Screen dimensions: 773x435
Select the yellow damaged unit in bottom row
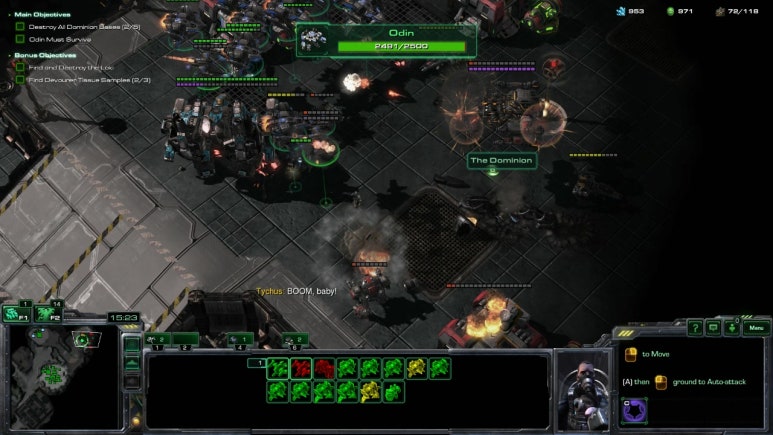pos(369,391)
